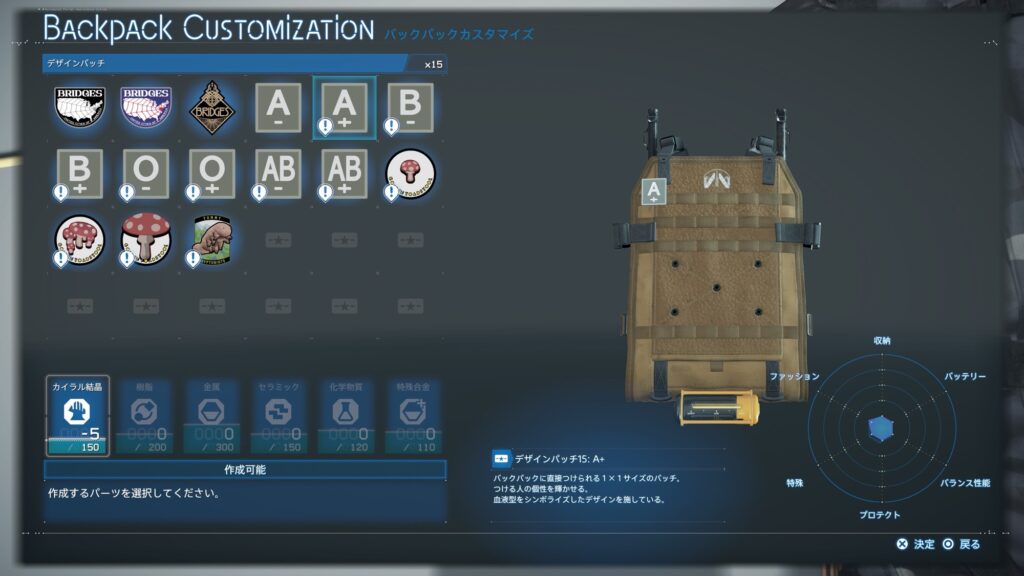This screenshot has height=576, width=1024.
Task: Pick the diamond-shaped Bridges emblem patch
Action: (x=211, y=108)
